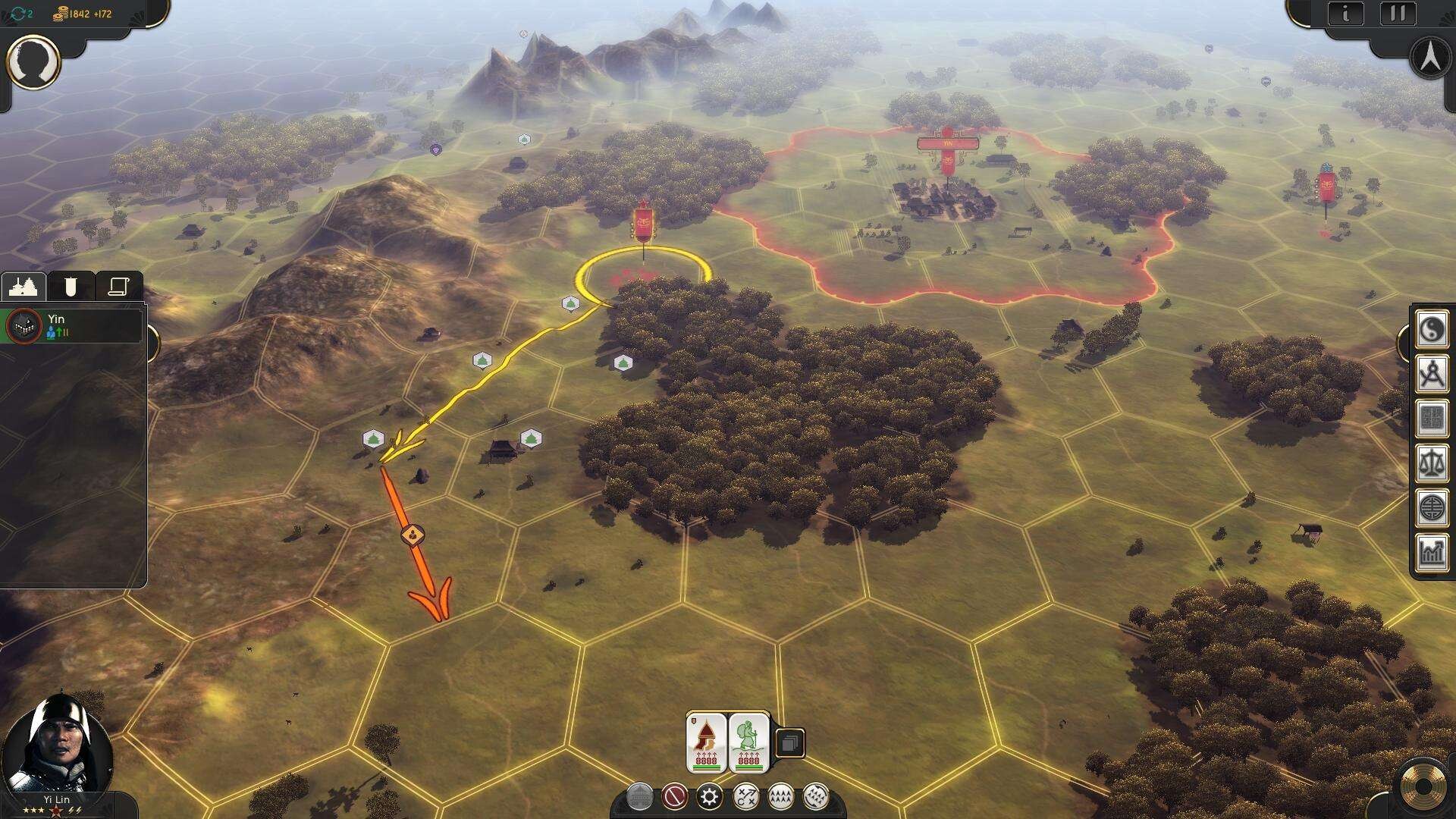Open the bar chart statistics panel

(1432, 551)
